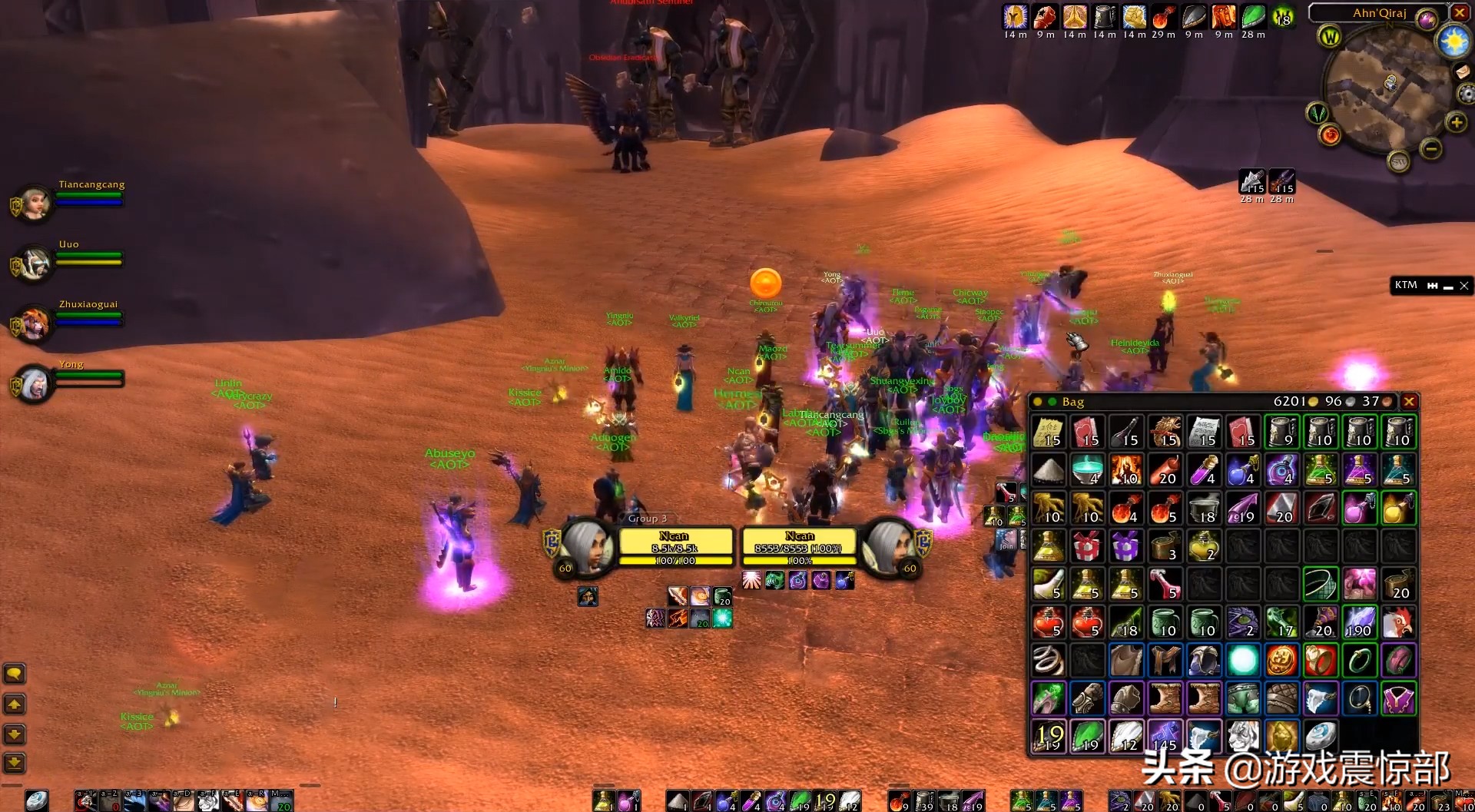Pick the dynamite stack of 20
This screenshot has width=1475, height=812.
1165,470
